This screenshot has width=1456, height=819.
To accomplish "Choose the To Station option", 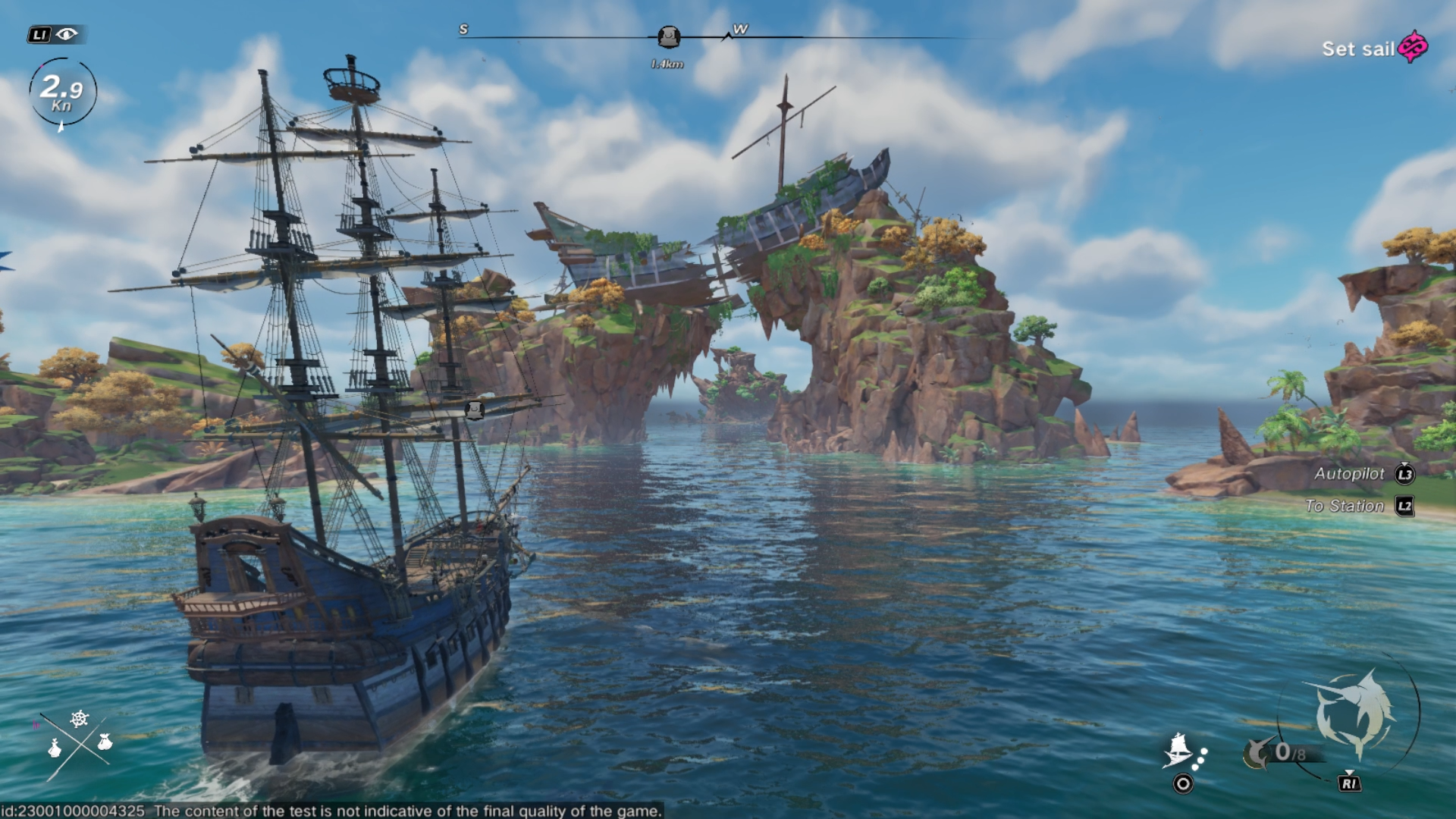I will tap(1345, 506).
